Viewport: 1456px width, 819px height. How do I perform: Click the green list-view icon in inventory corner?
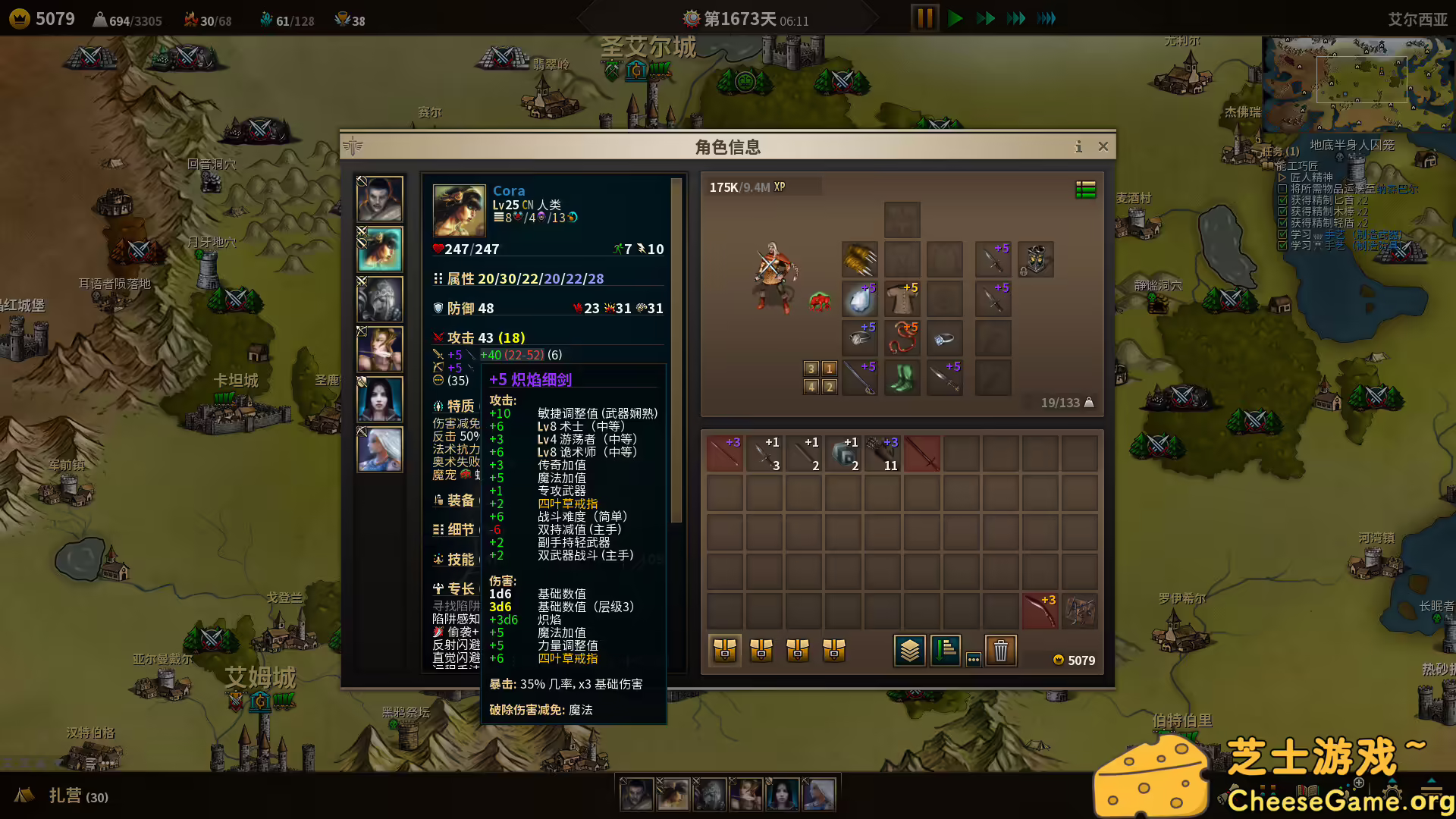click(x=1086, y=190)
